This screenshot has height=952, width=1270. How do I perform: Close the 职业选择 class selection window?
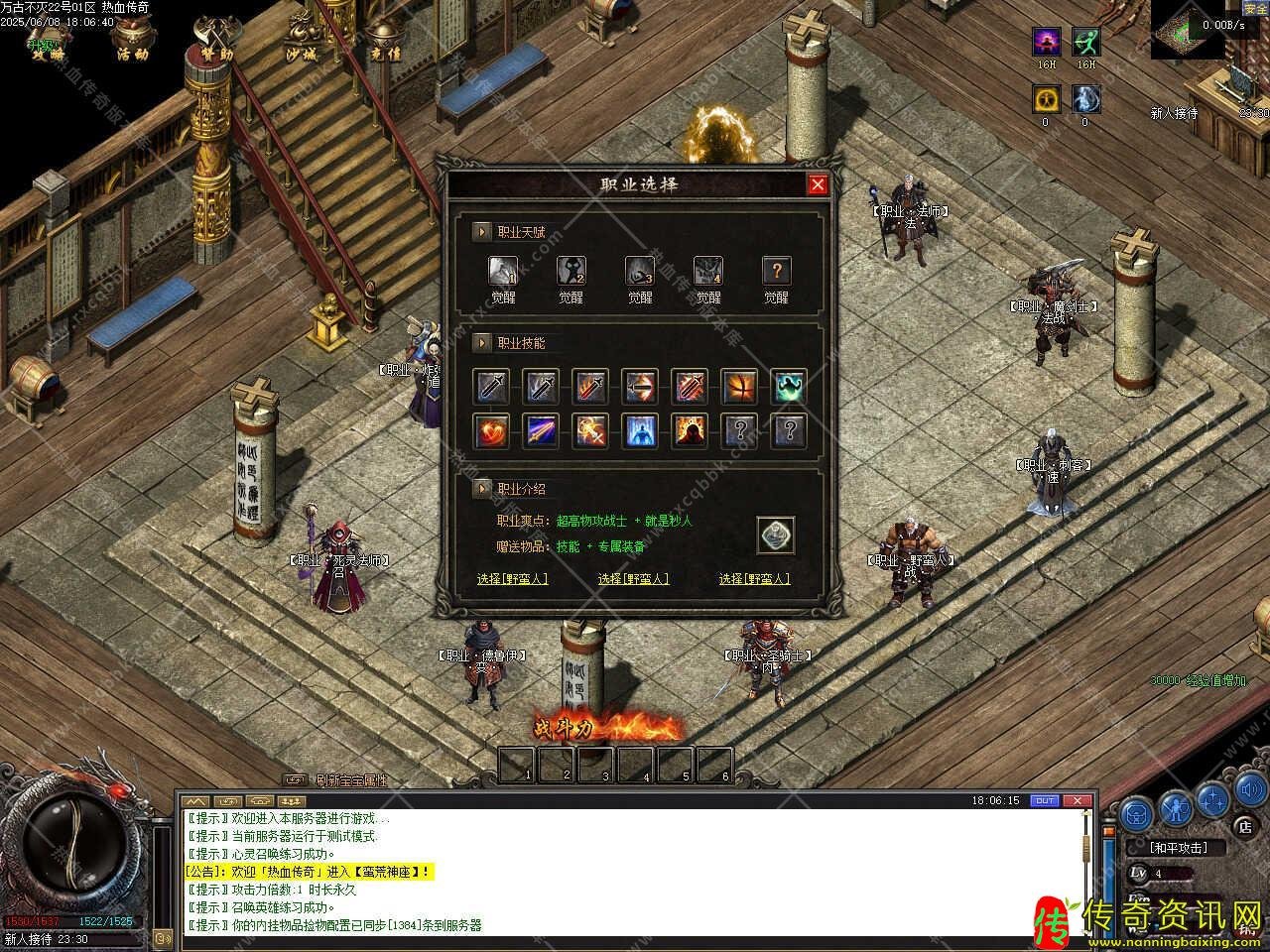coord(818,184)
